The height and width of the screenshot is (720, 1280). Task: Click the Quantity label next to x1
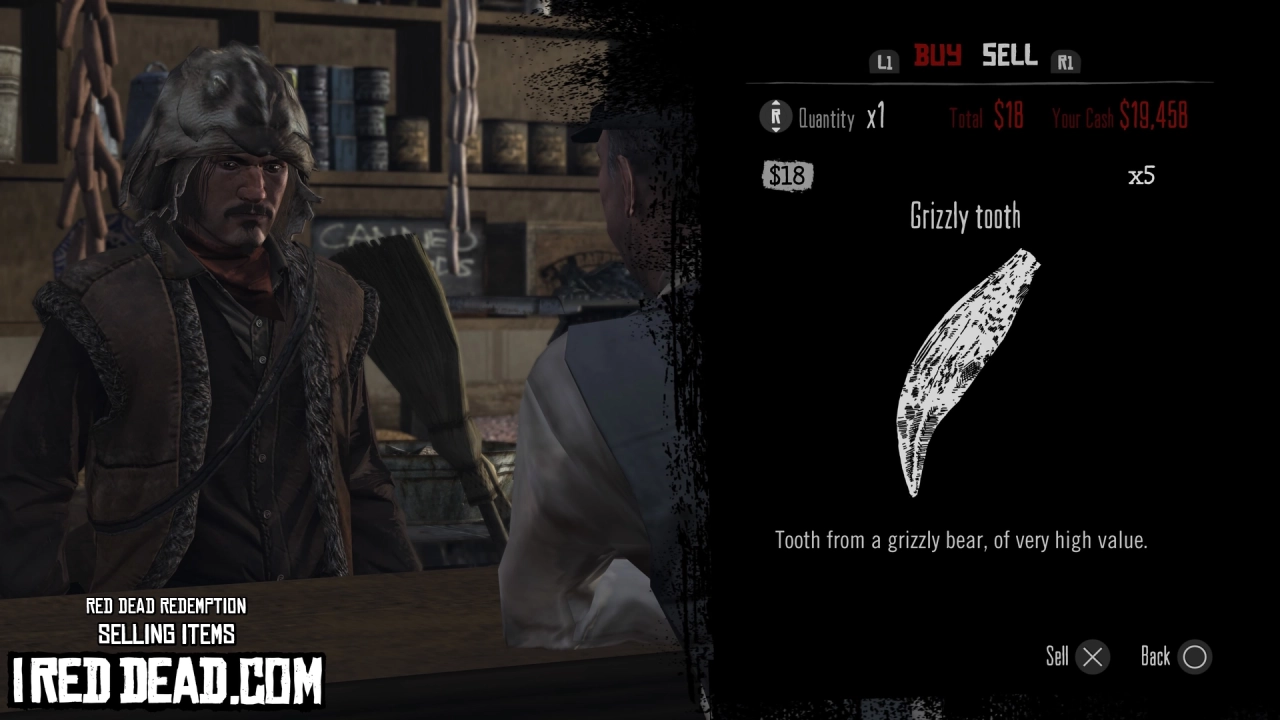[x=825, y=118]
